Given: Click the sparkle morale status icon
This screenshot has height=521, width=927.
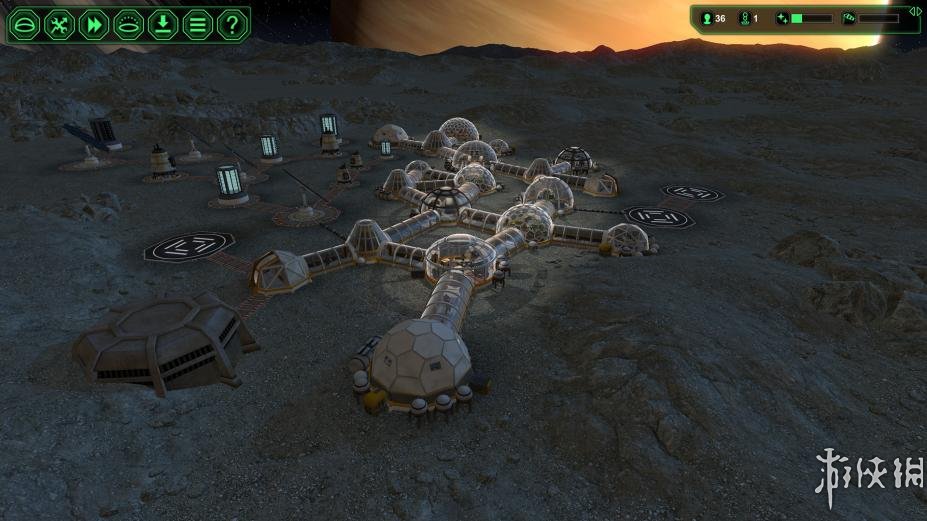Looking at the screenshot, I should [x=782, y=18].
